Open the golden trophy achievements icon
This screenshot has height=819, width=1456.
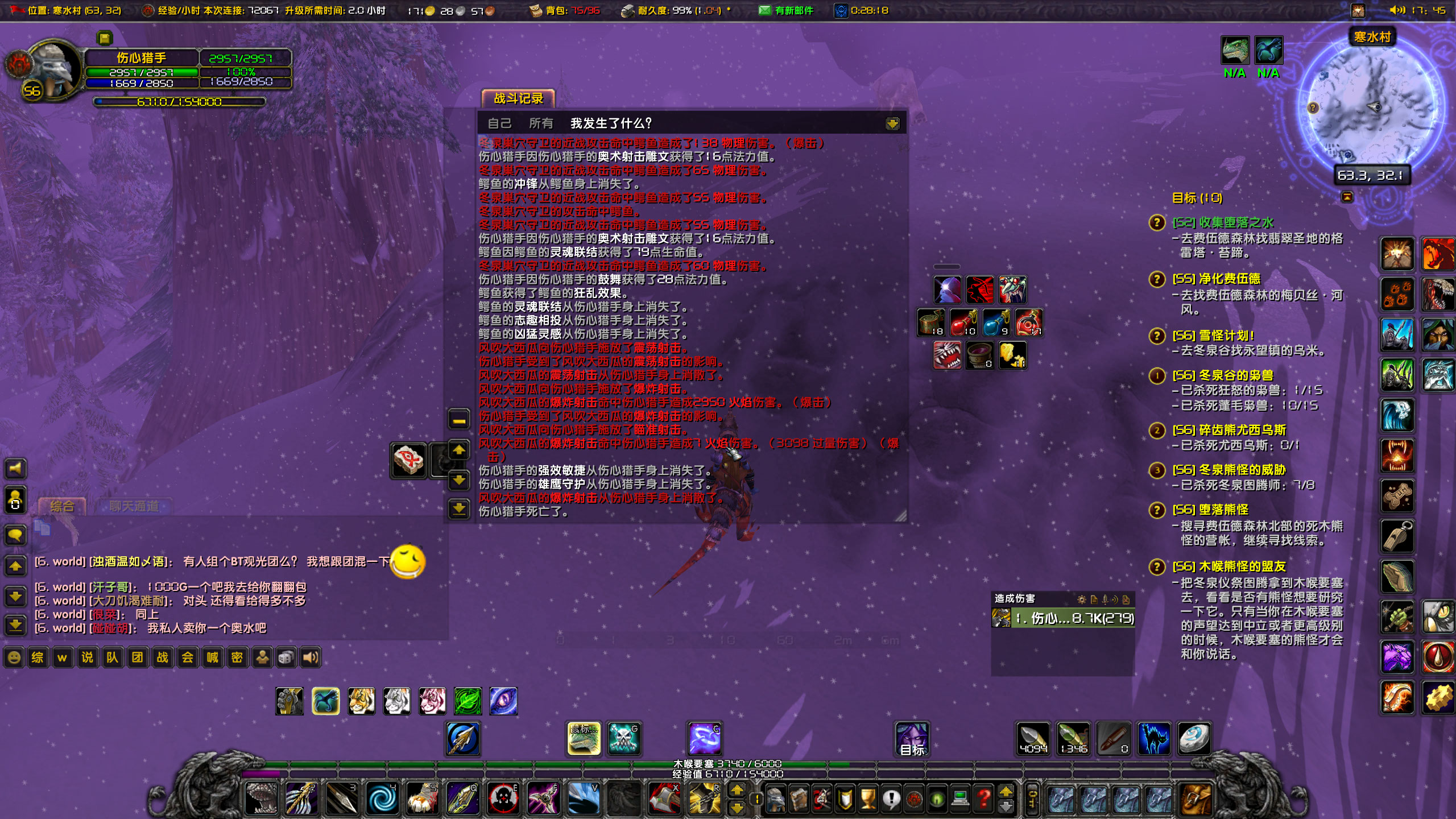868,800
